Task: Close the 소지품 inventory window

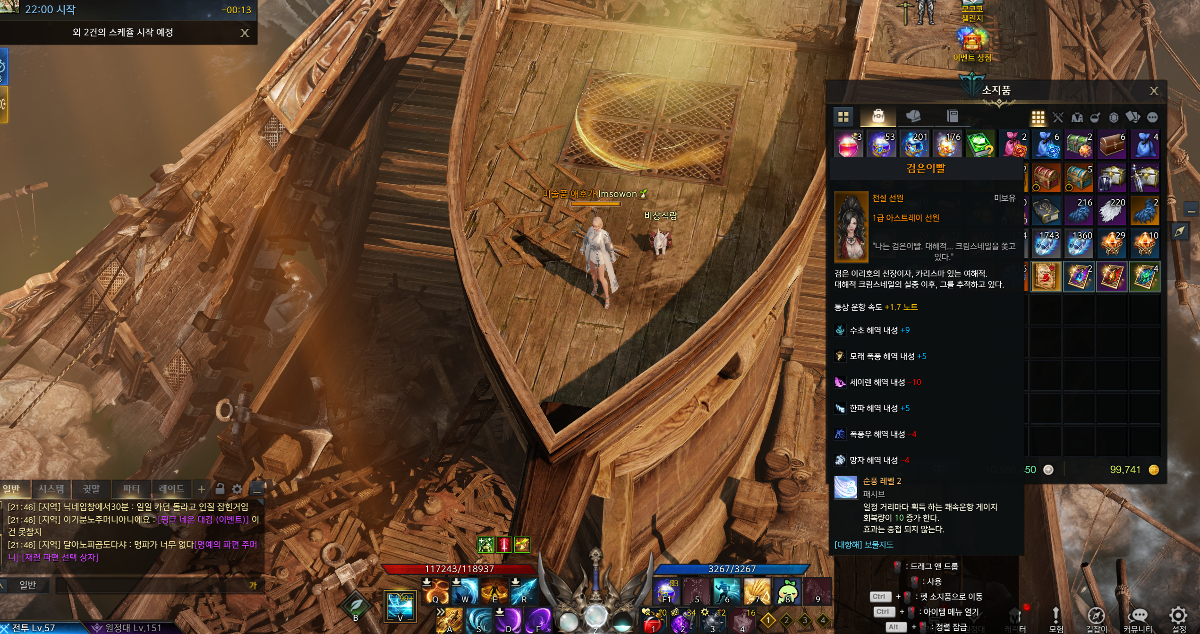Action: pos(1155,90)
